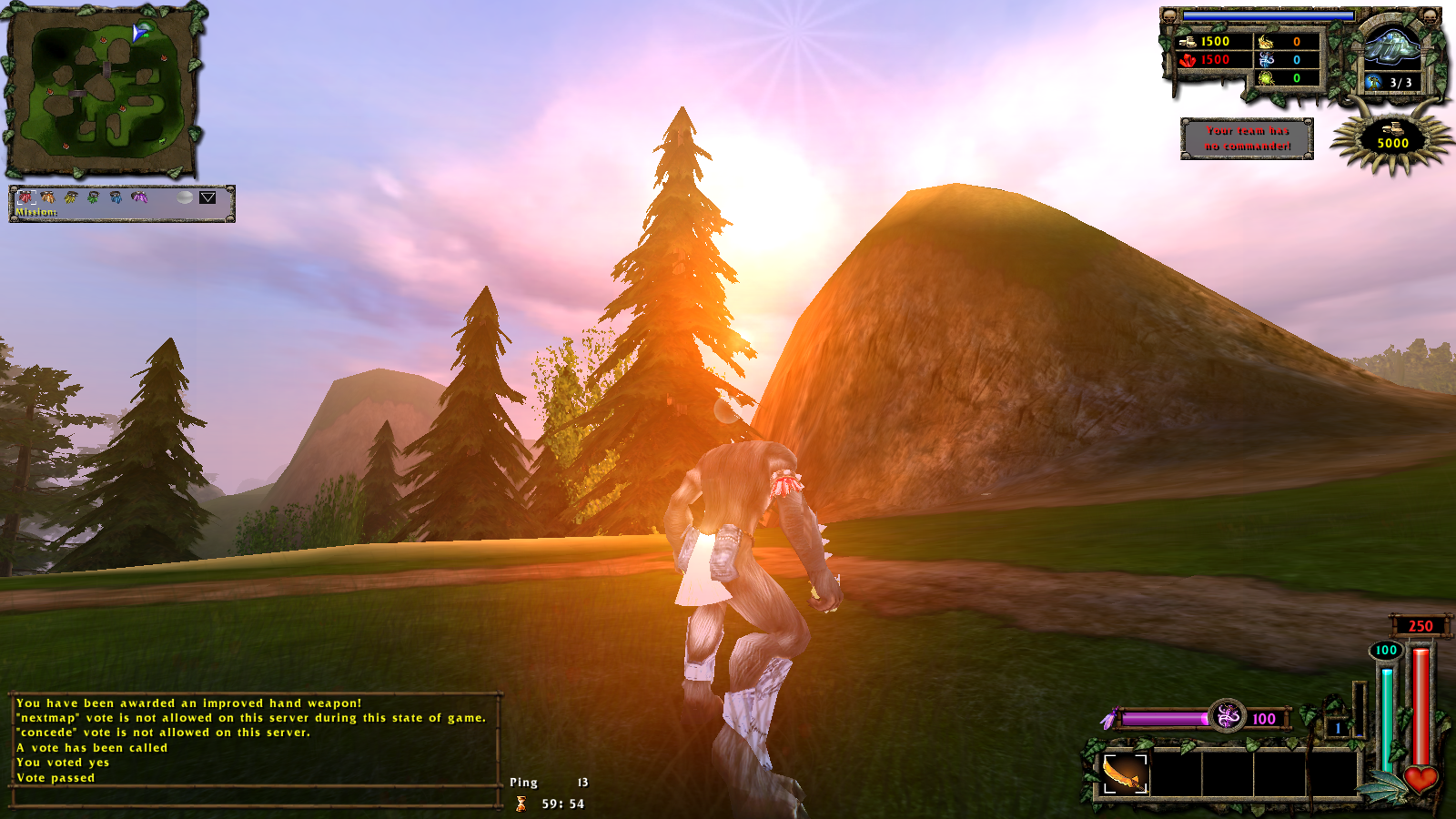Pick the yellow feather bundle icon
Screen dimensions: 1456x819
[71, 197]
